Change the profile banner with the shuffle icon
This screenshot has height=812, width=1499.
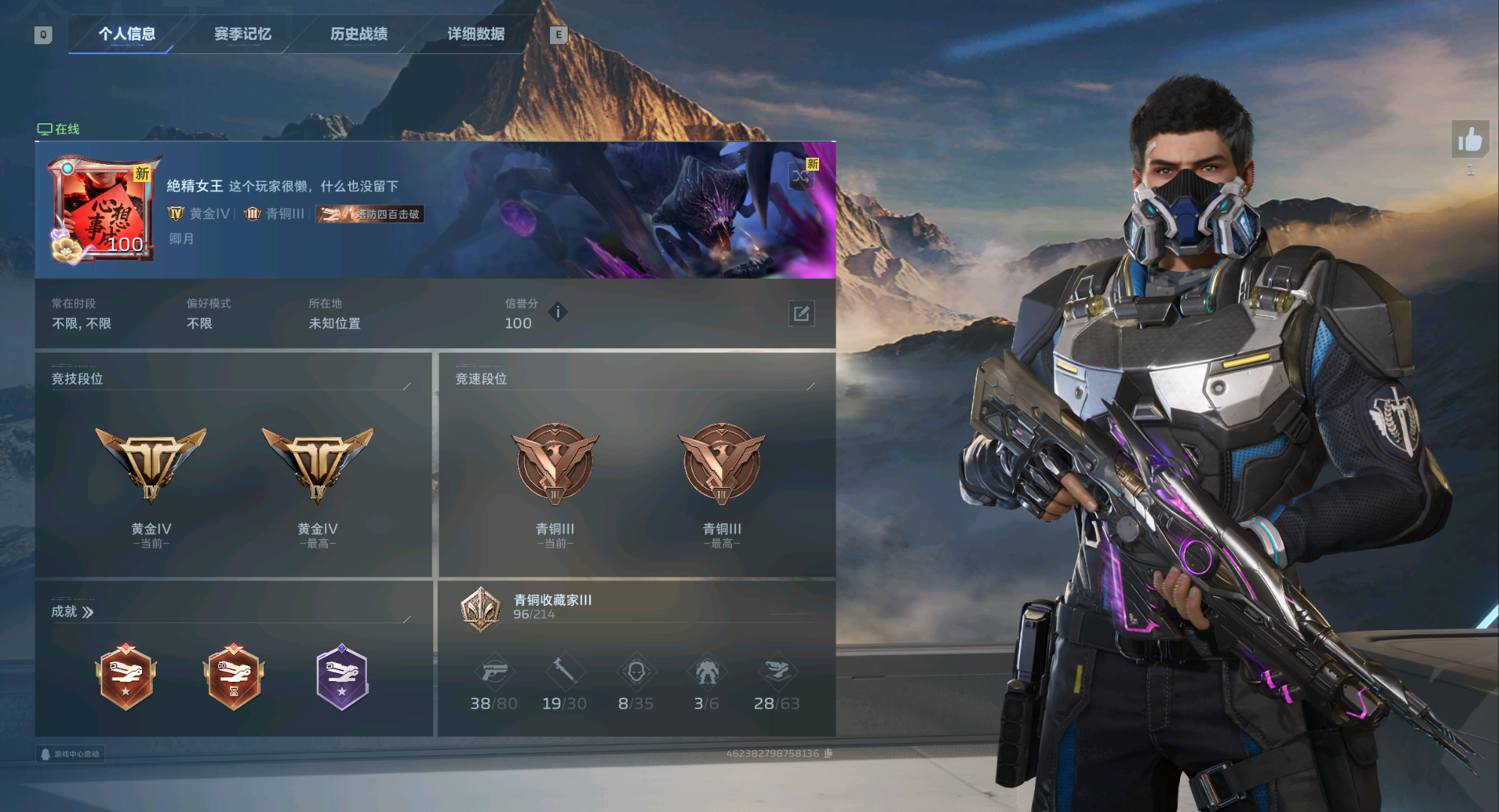click(800, 178)
